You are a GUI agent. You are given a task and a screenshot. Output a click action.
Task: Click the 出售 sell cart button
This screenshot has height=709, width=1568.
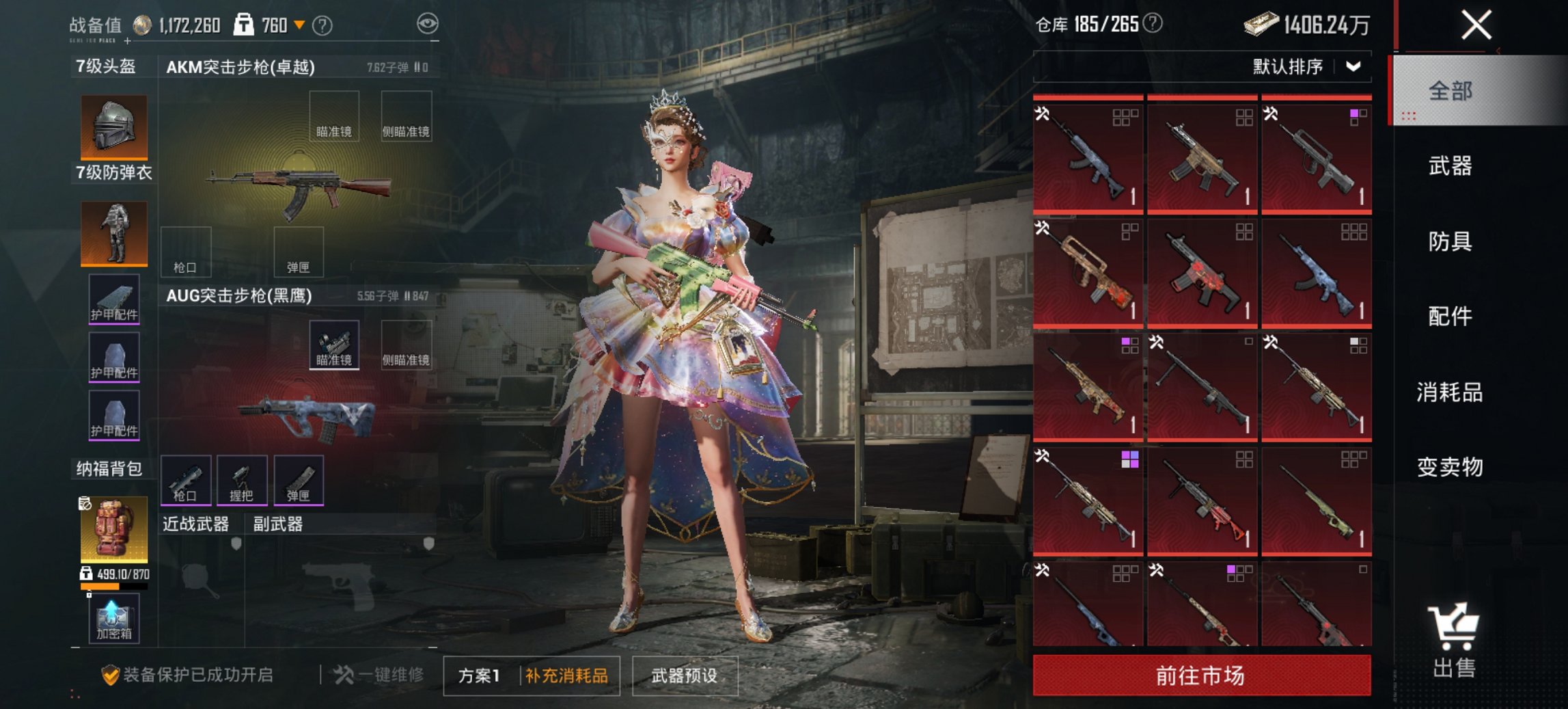(x=1455, y=641)
